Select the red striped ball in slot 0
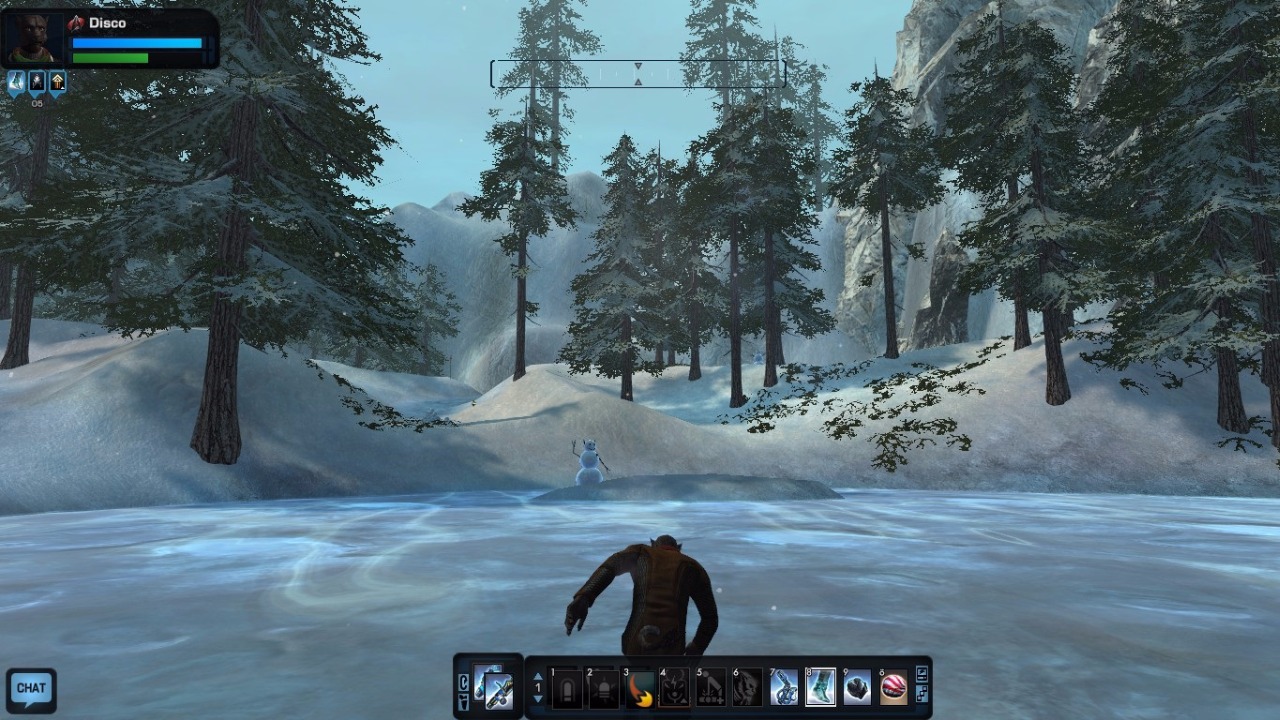Image resolution: width=1280 pixels, height=720 pixels. [893, 688]
